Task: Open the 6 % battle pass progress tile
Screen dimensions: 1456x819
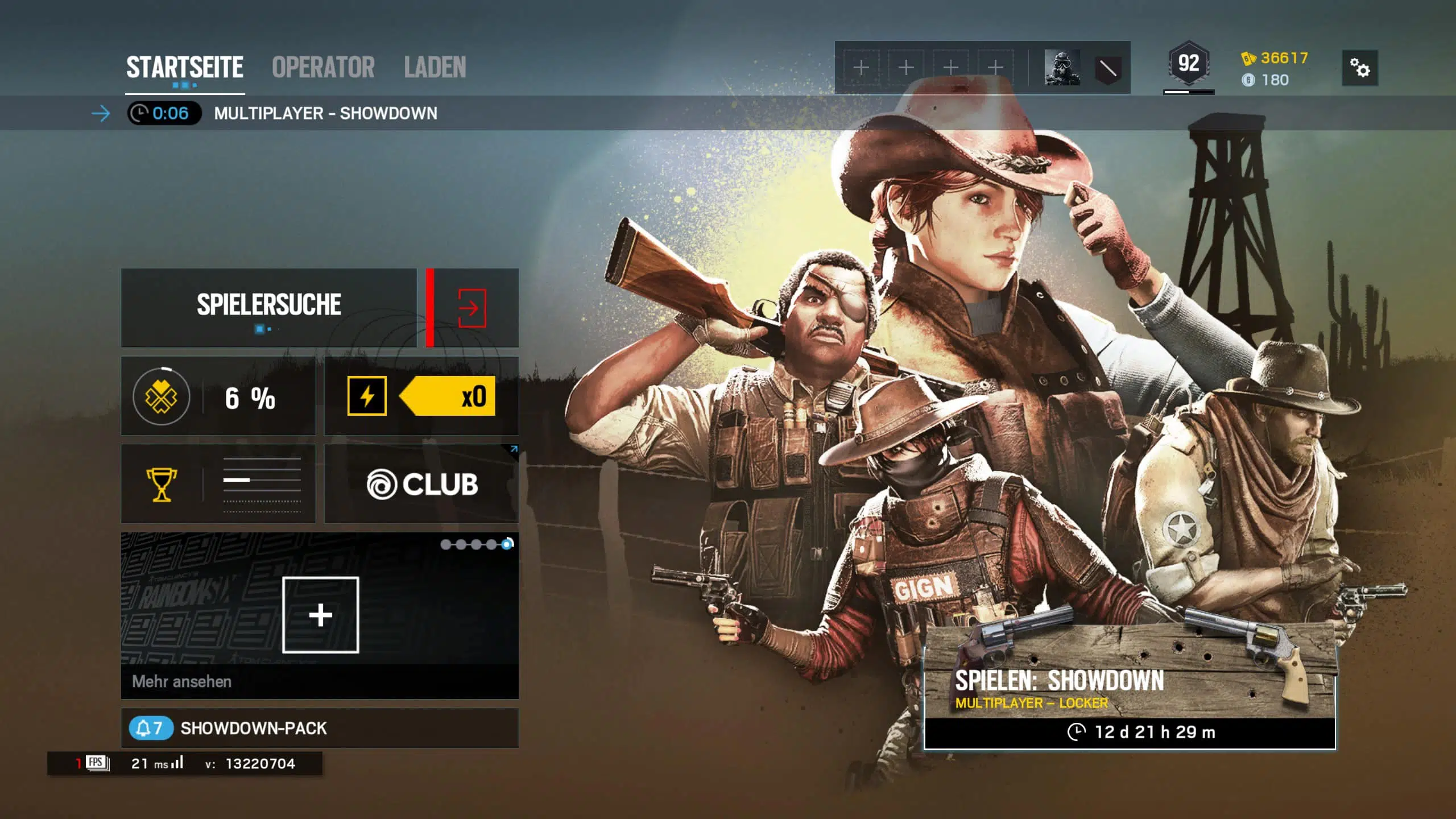Action: [x=218, y=396]
